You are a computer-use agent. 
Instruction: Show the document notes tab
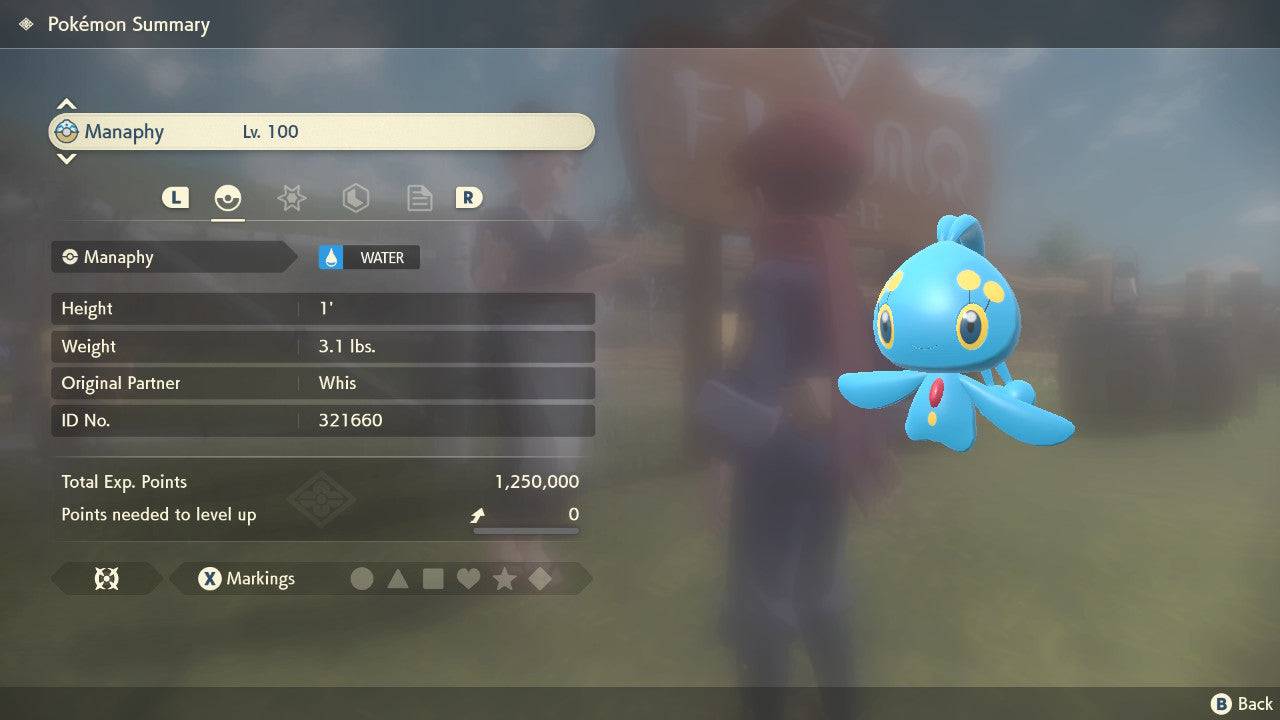point(419,198)
